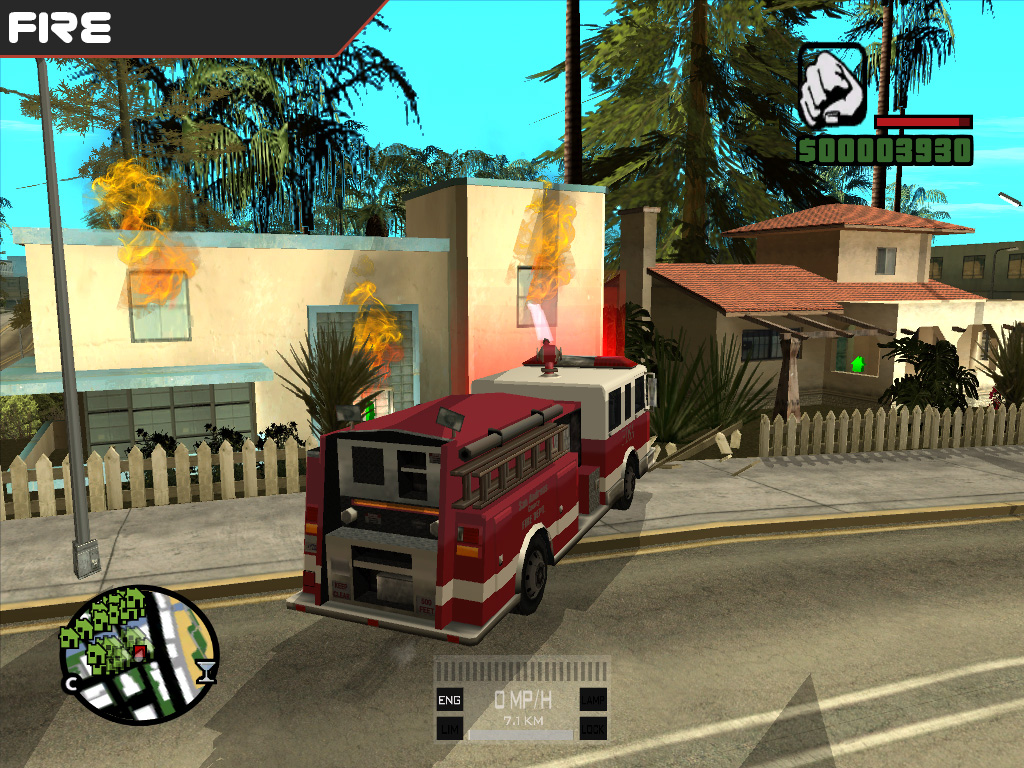Screen dimensions: 1024x768
Task: Toggle the ENG engine indicator
Action: [x=450, y=699]
